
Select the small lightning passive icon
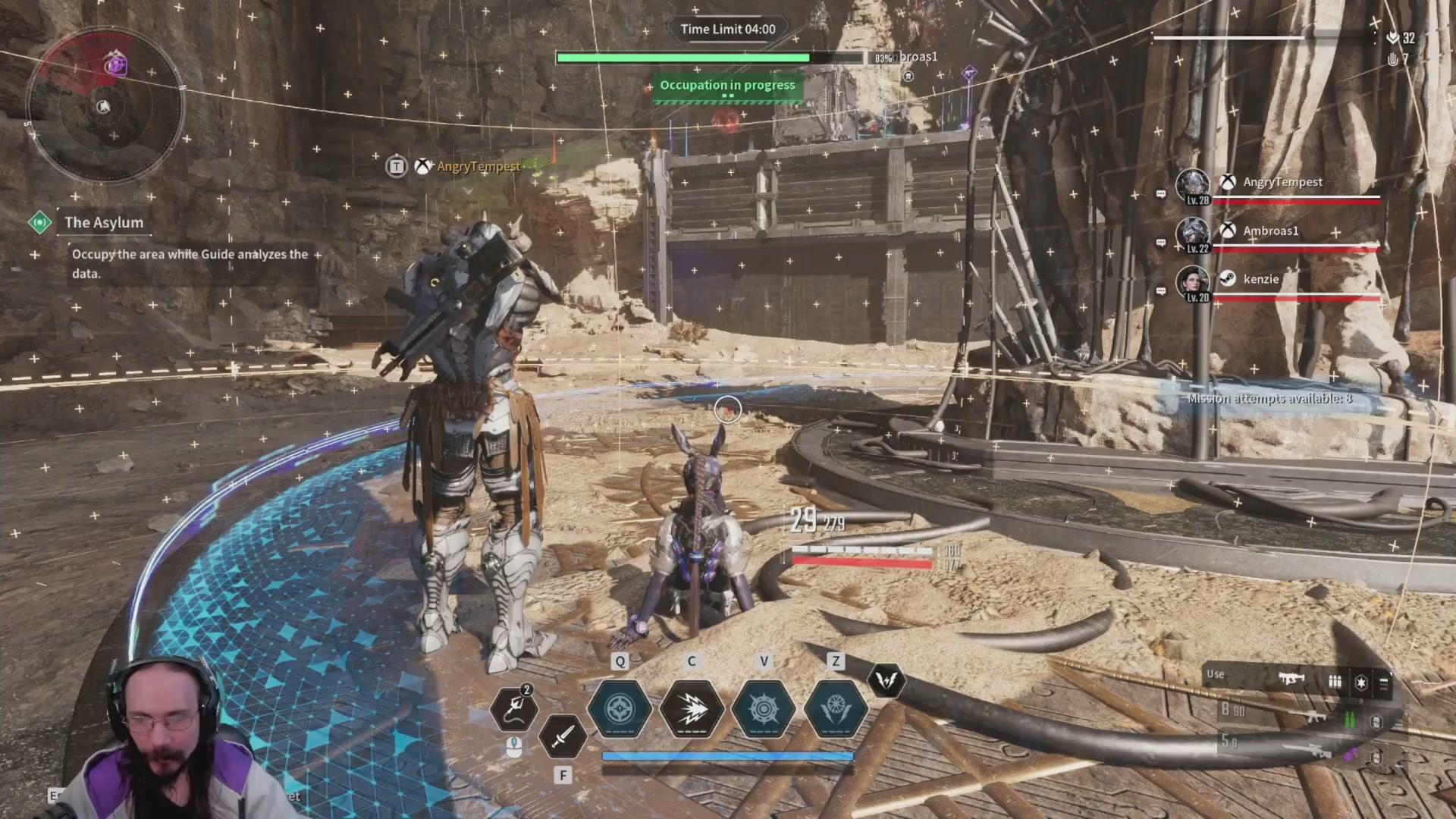point(886,680)
